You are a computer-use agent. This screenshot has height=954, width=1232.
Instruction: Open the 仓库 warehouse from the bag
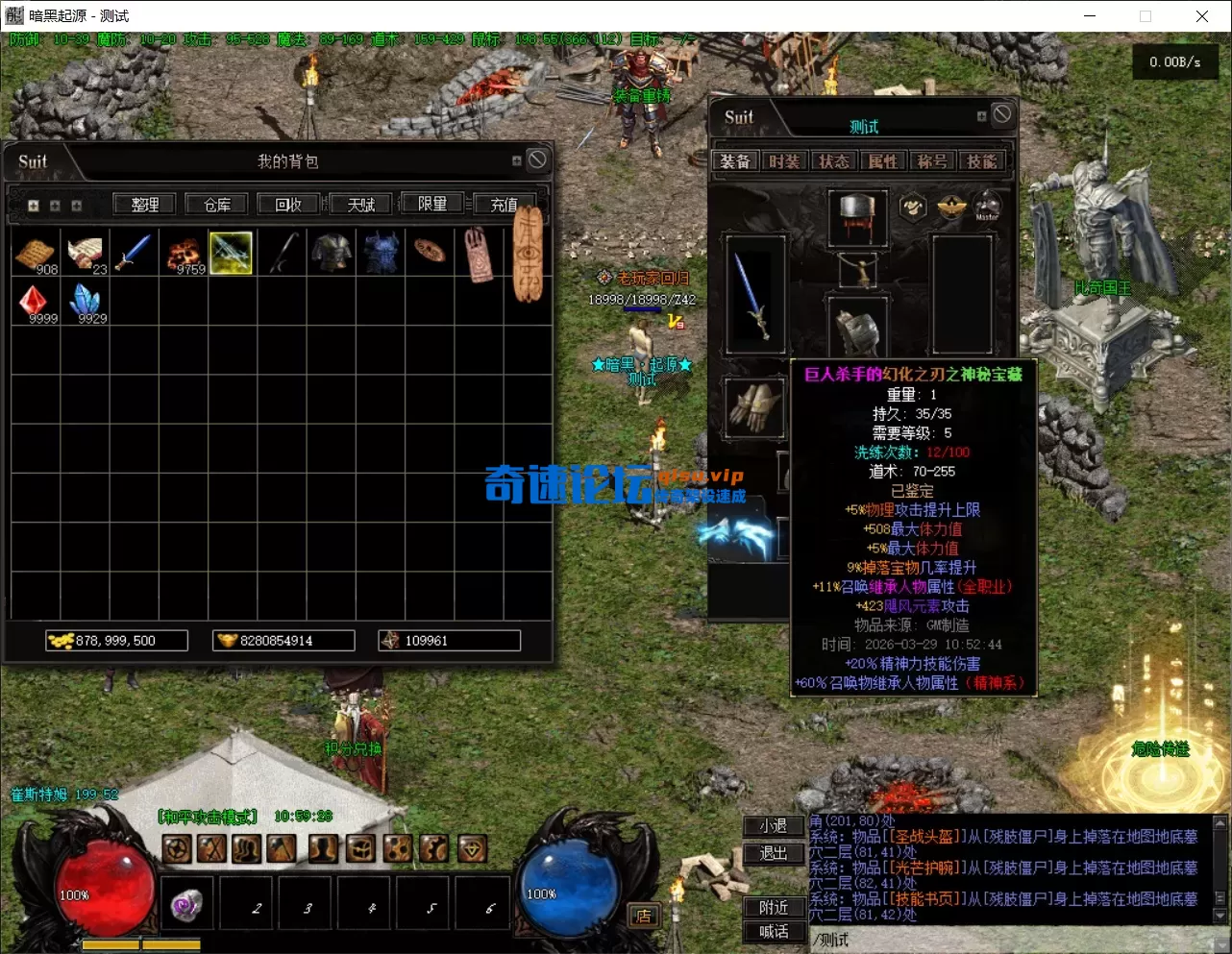(217, 205)
